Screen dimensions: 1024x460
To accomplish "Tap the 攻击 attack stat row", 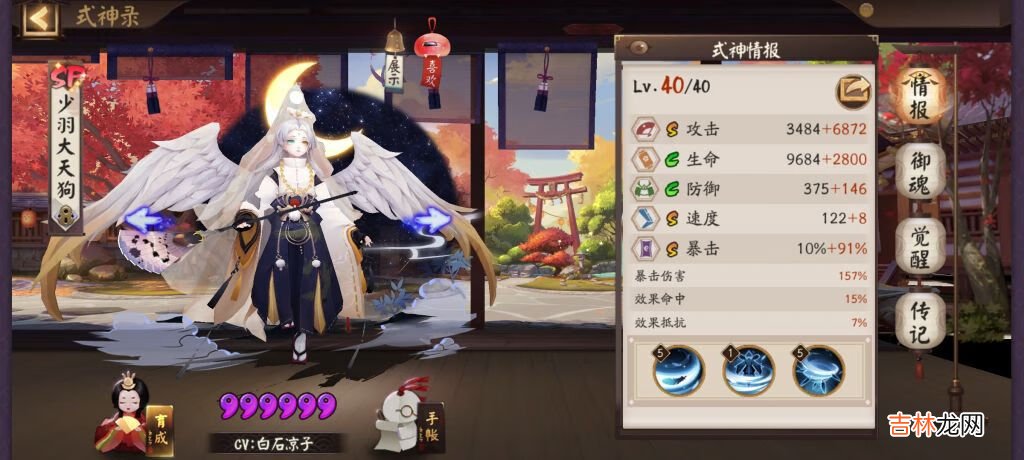I will click(749, 130).
